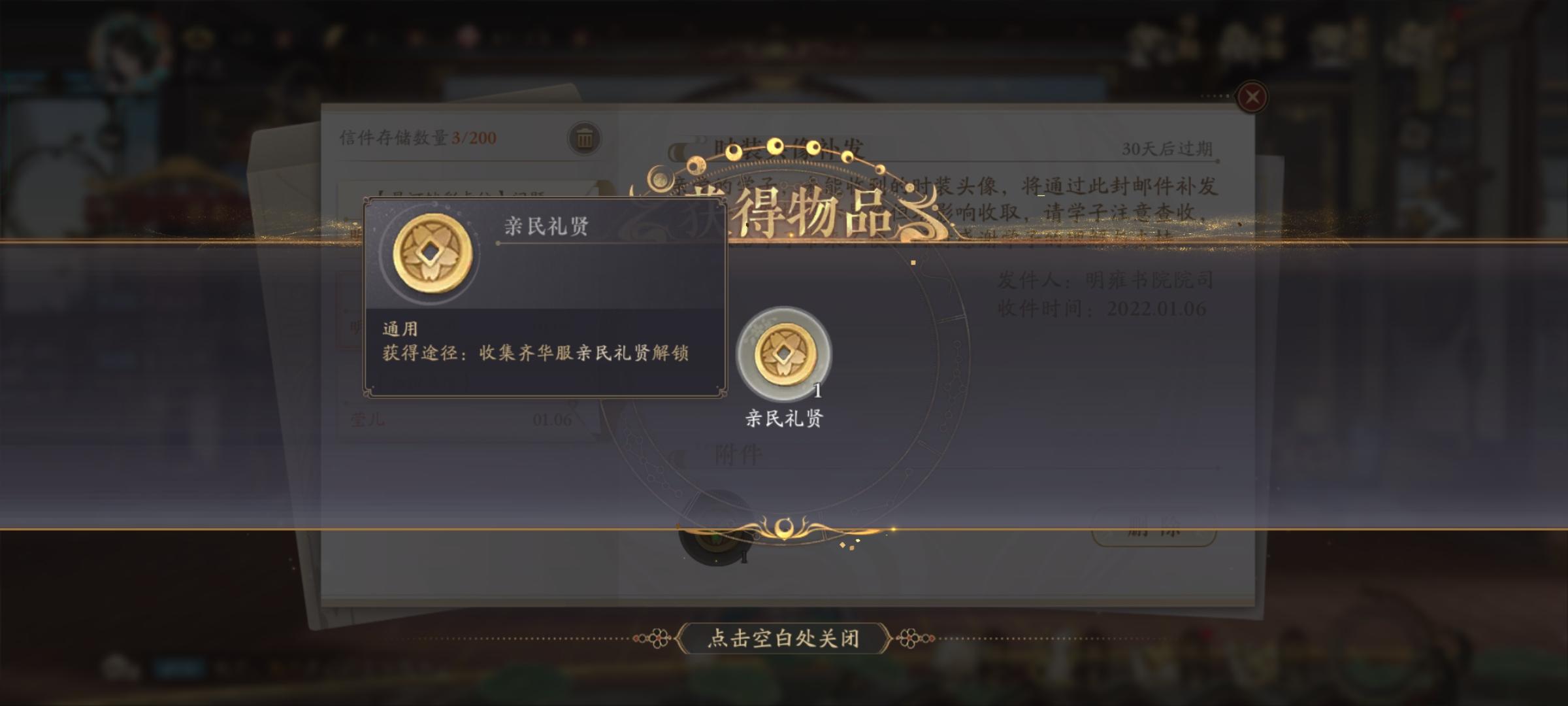Click the 信件存储数量 3/200 storage counter
The image size is (1568, 706).
pos(418,137)
